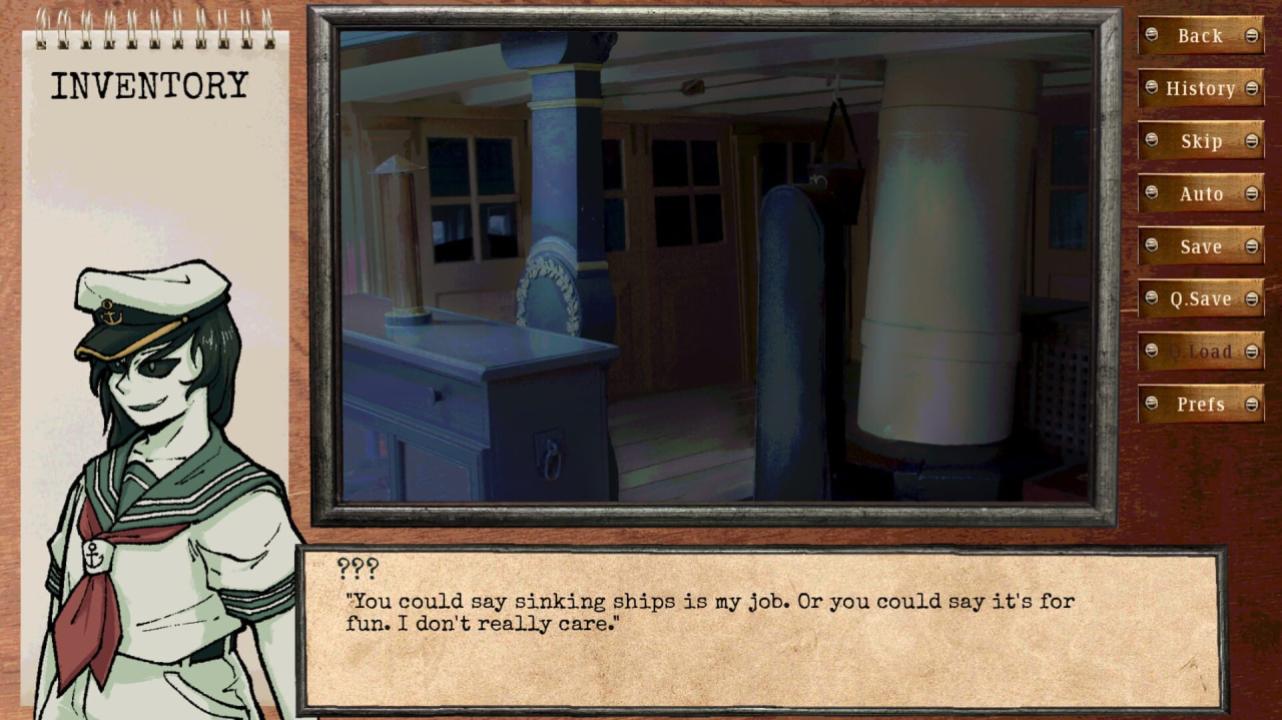This screenshot has height=720, width=1282.
Task: Toggle Auto dialogue advance
Action: click(1200, 194)
